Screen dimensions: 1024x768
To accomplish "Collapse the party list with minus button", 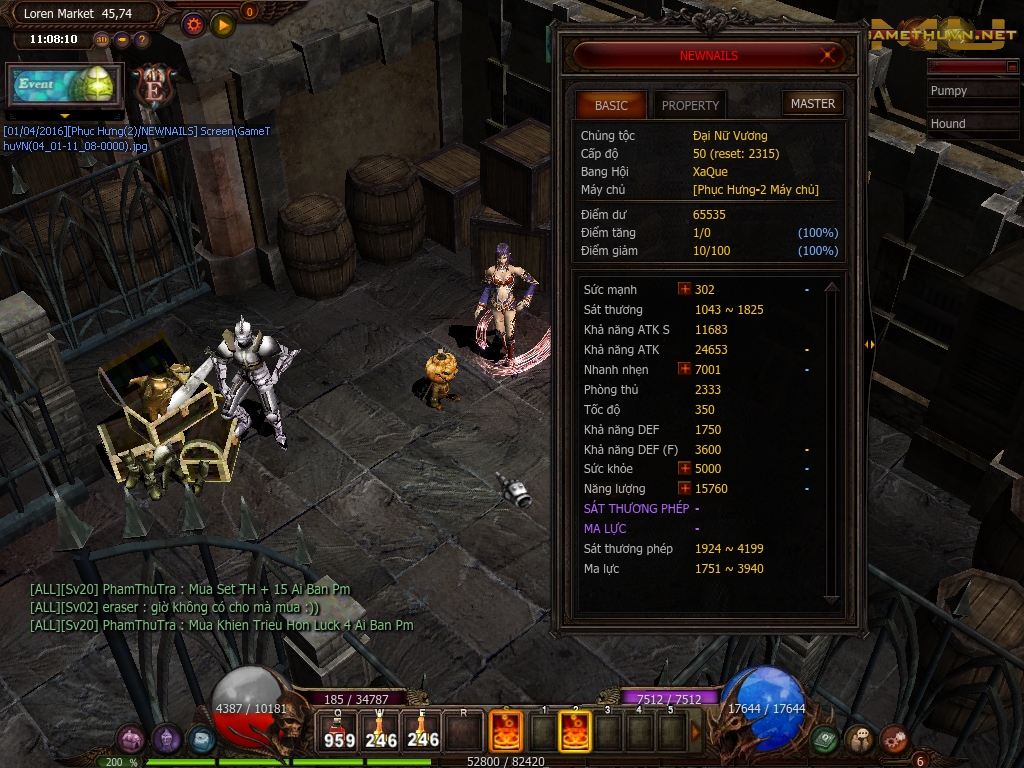I will tap(1011, 66).
